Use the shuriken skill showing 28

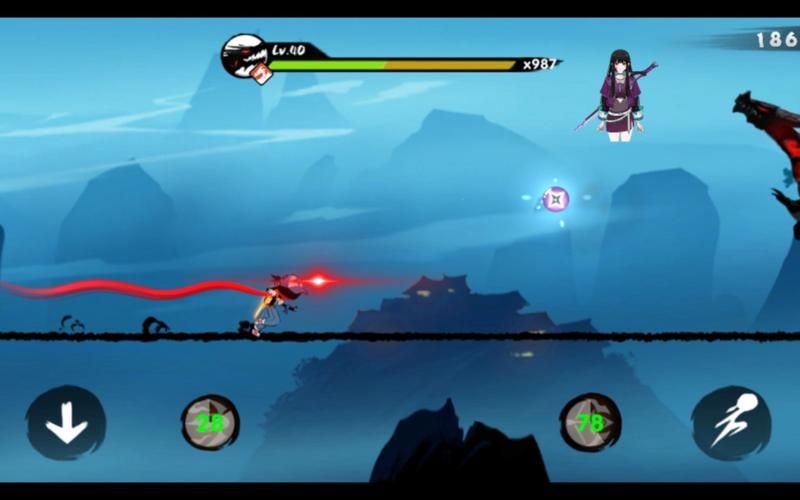(210, 423)
